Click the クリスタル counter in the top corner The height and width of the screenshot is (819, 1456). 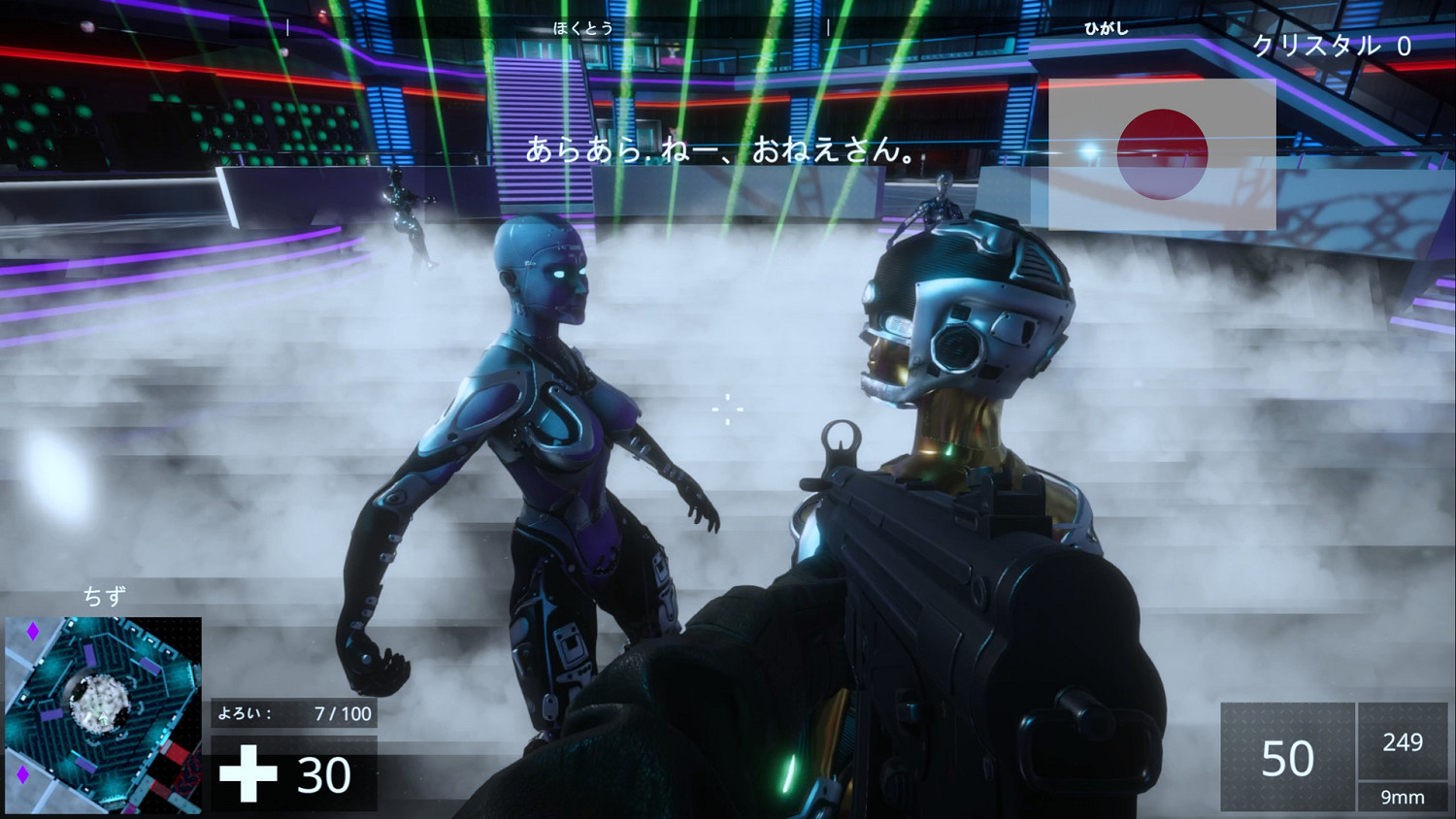[x=1333, y=45]
